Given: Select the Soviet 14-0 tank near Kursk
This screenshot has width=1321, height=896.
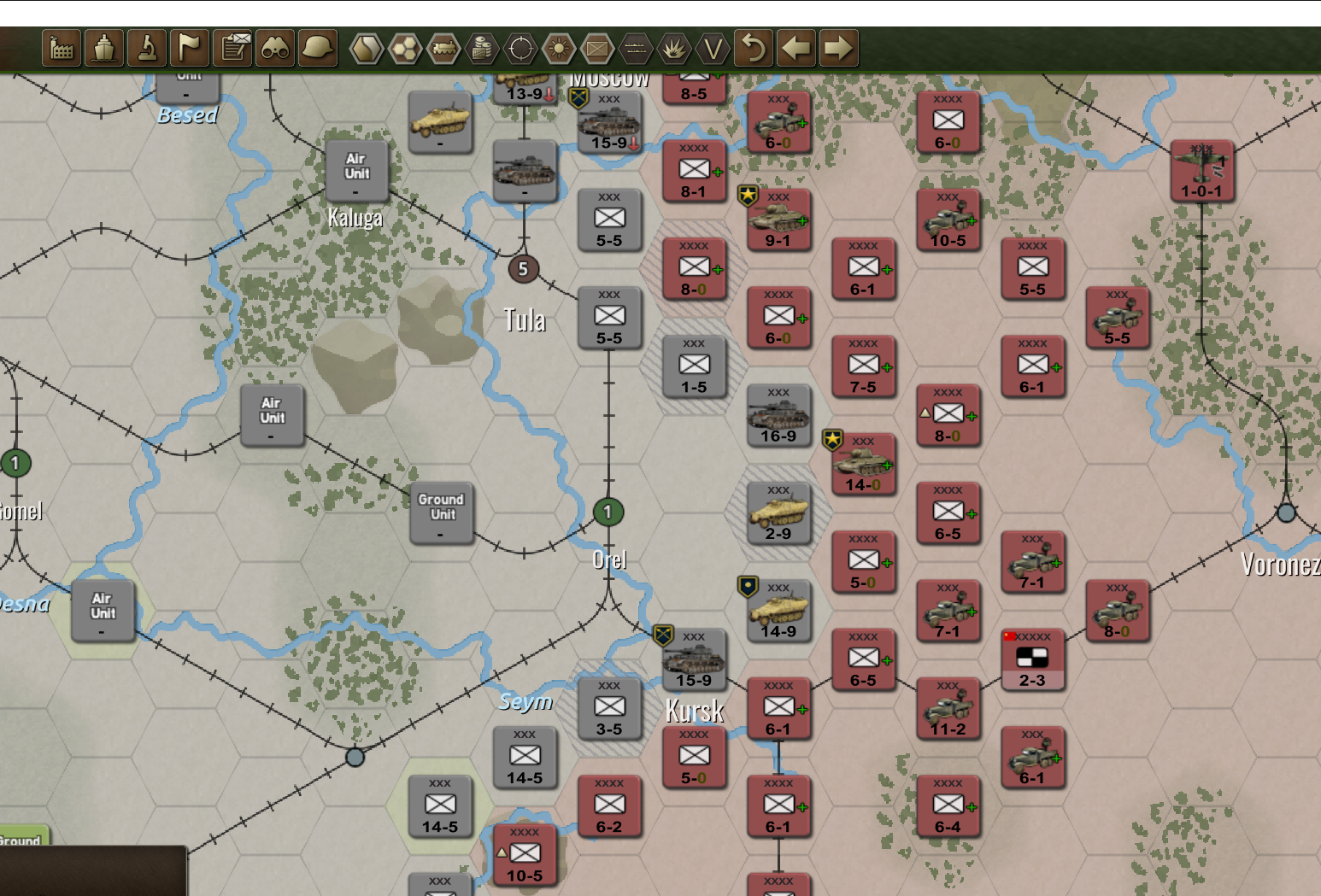Looking at the screenshot, I should pos(864,461).
